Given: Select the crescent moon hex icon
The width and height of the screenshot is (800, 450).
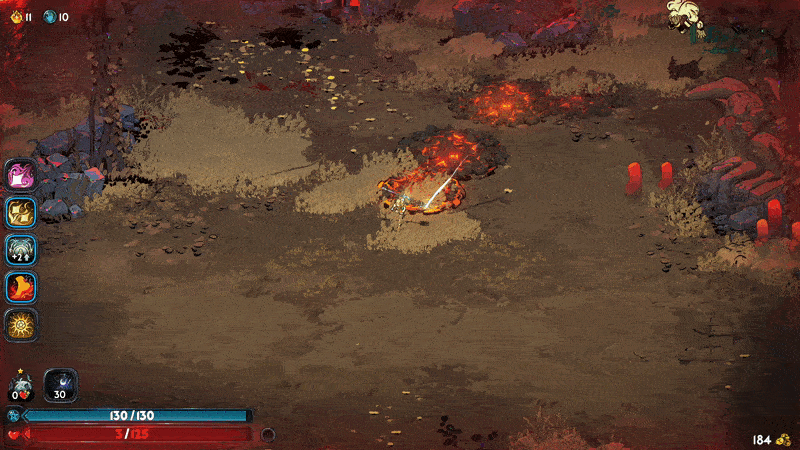Looking at the screenshot, I should coord(60,385).
